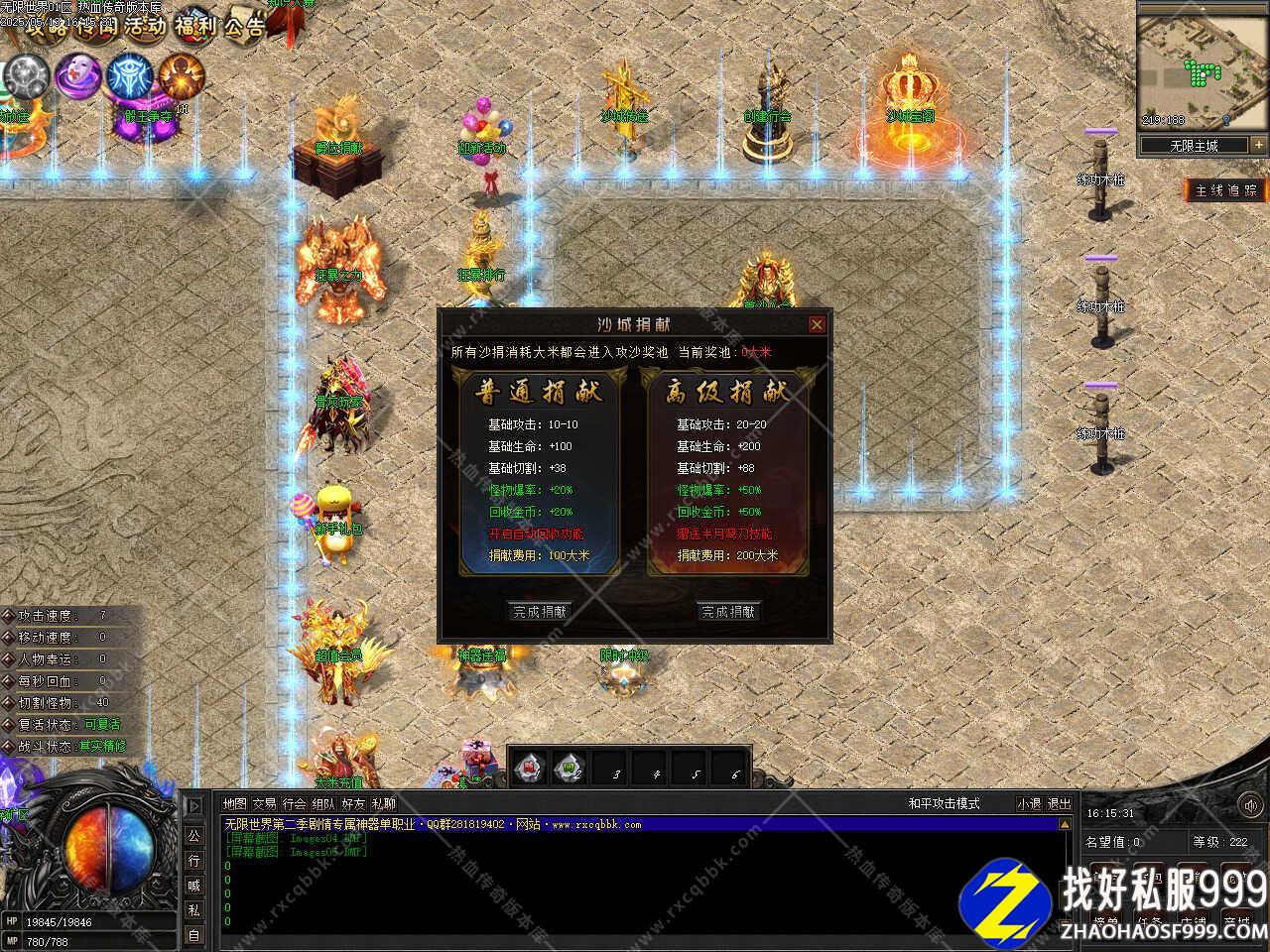1270x952 pixels.
Task: Click the purple mask buff icon
Action: [x=76, y=75]
